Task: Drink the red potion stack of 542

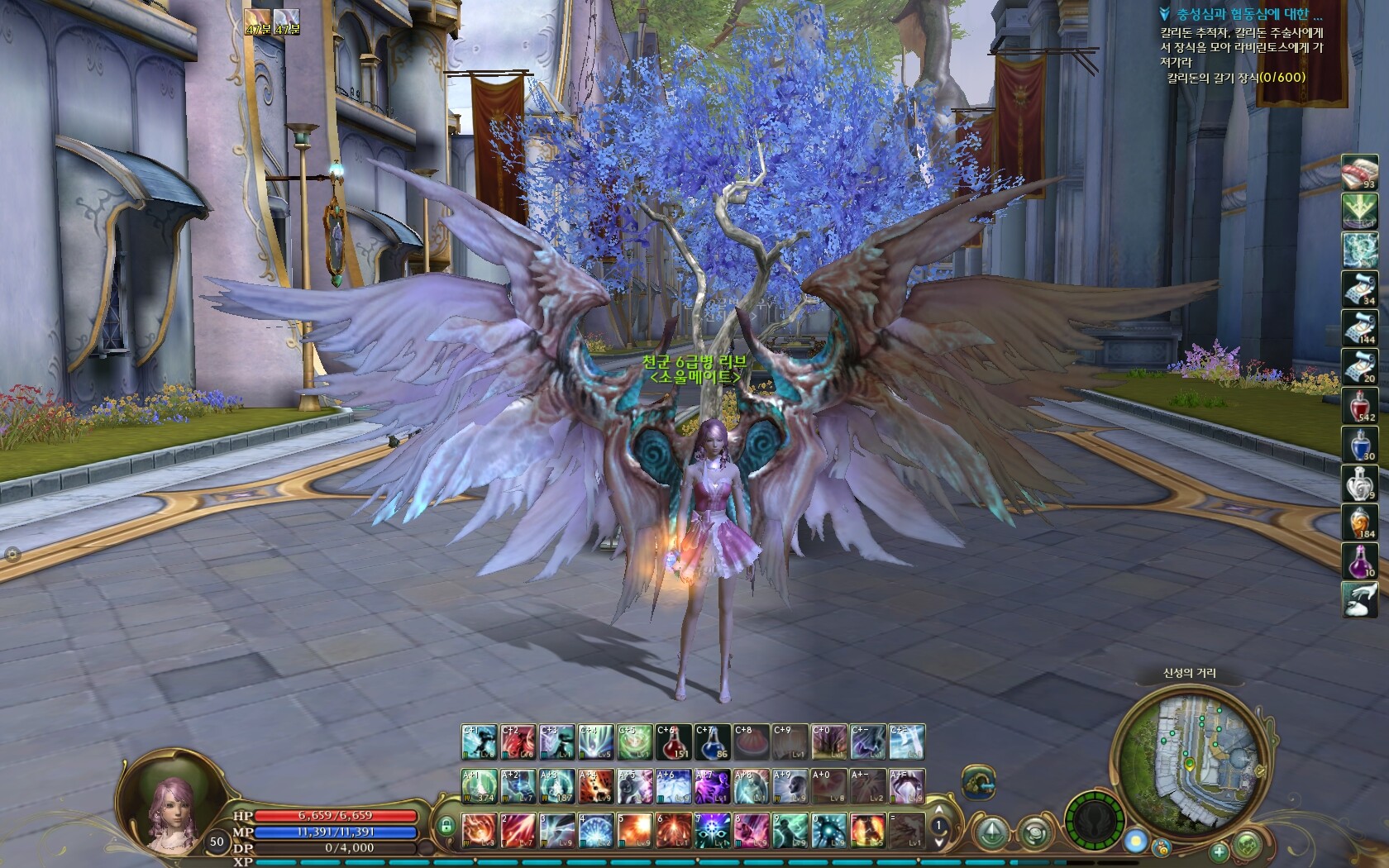Action: coord(1358,405)
